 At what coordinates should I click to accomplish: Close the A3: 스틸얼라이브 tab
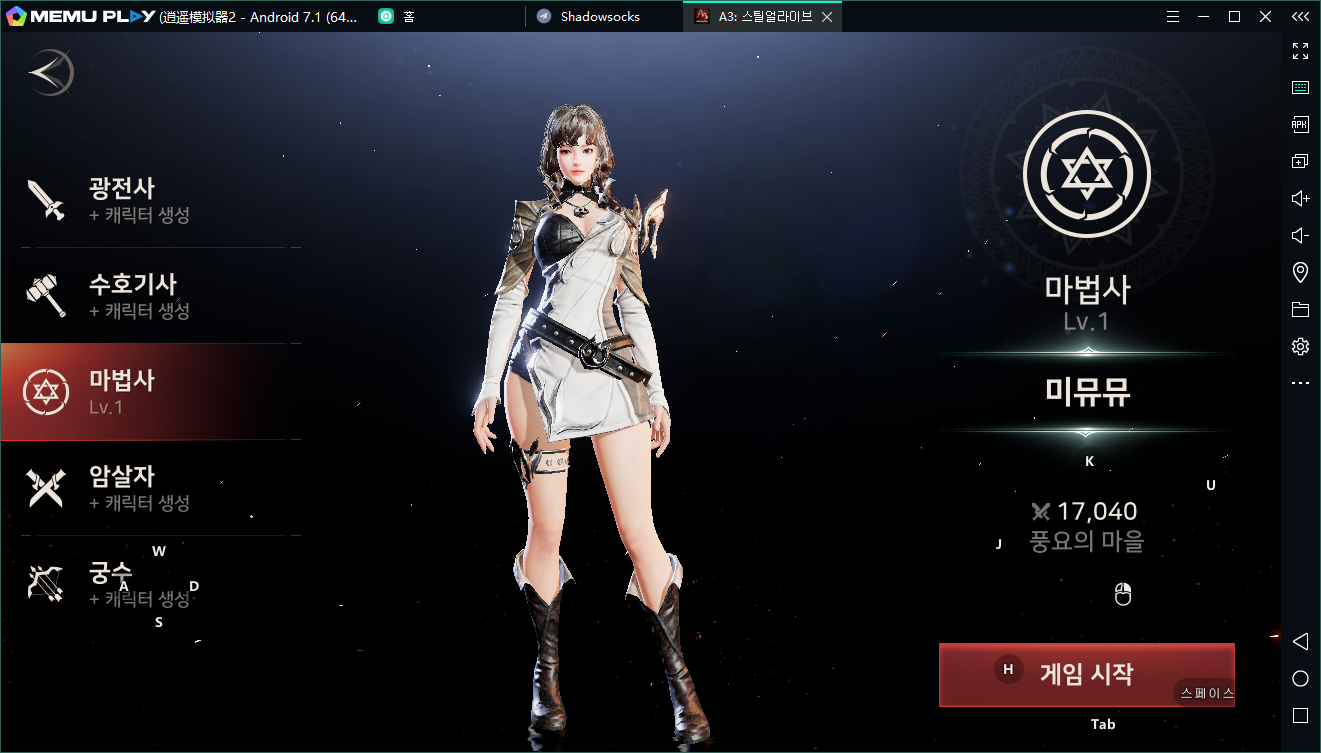[x=827, y=17]
